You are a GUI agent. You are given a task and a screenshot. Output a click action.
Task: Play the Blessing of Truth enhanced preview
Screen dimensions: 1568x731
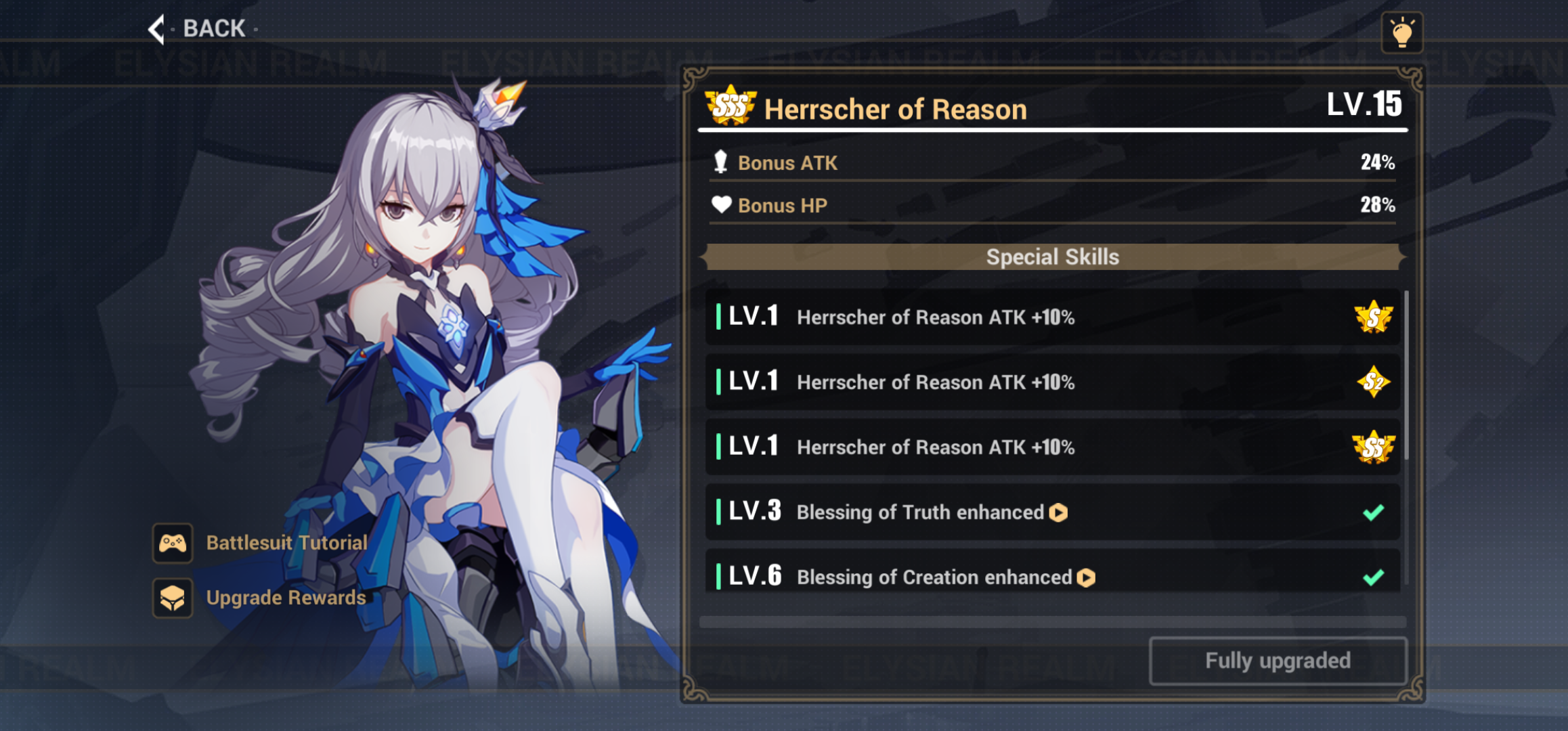1060,512
